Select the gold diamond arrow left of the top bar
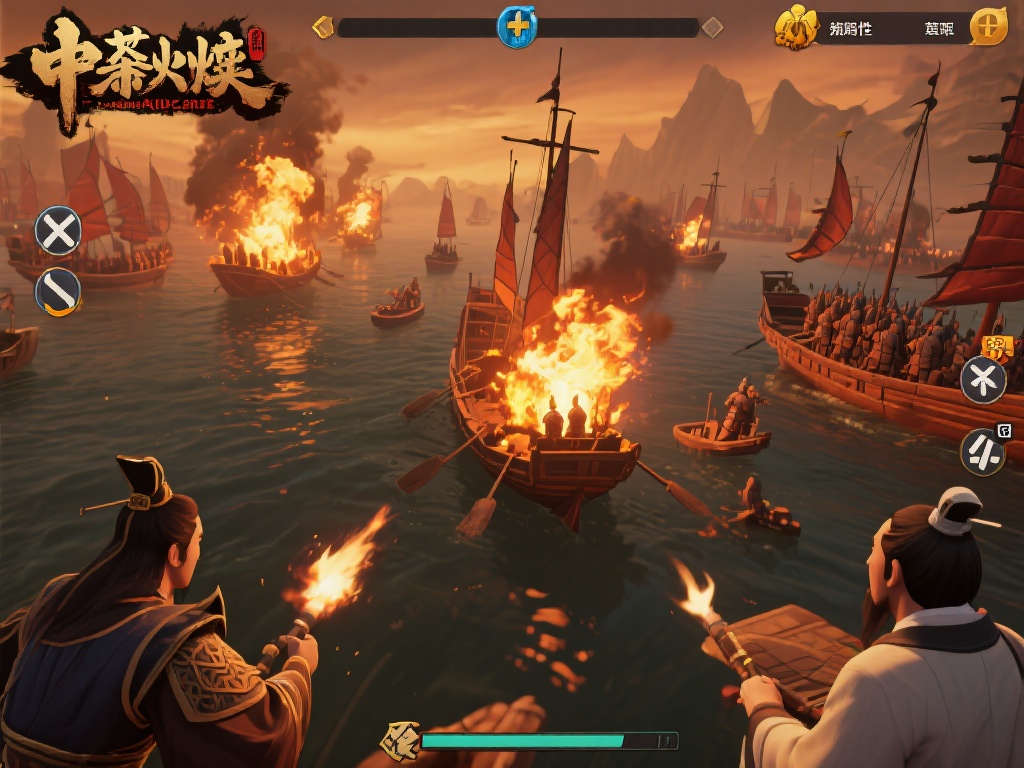Image resolution: width=1024 pixels, height=768 pixels. 323,27
